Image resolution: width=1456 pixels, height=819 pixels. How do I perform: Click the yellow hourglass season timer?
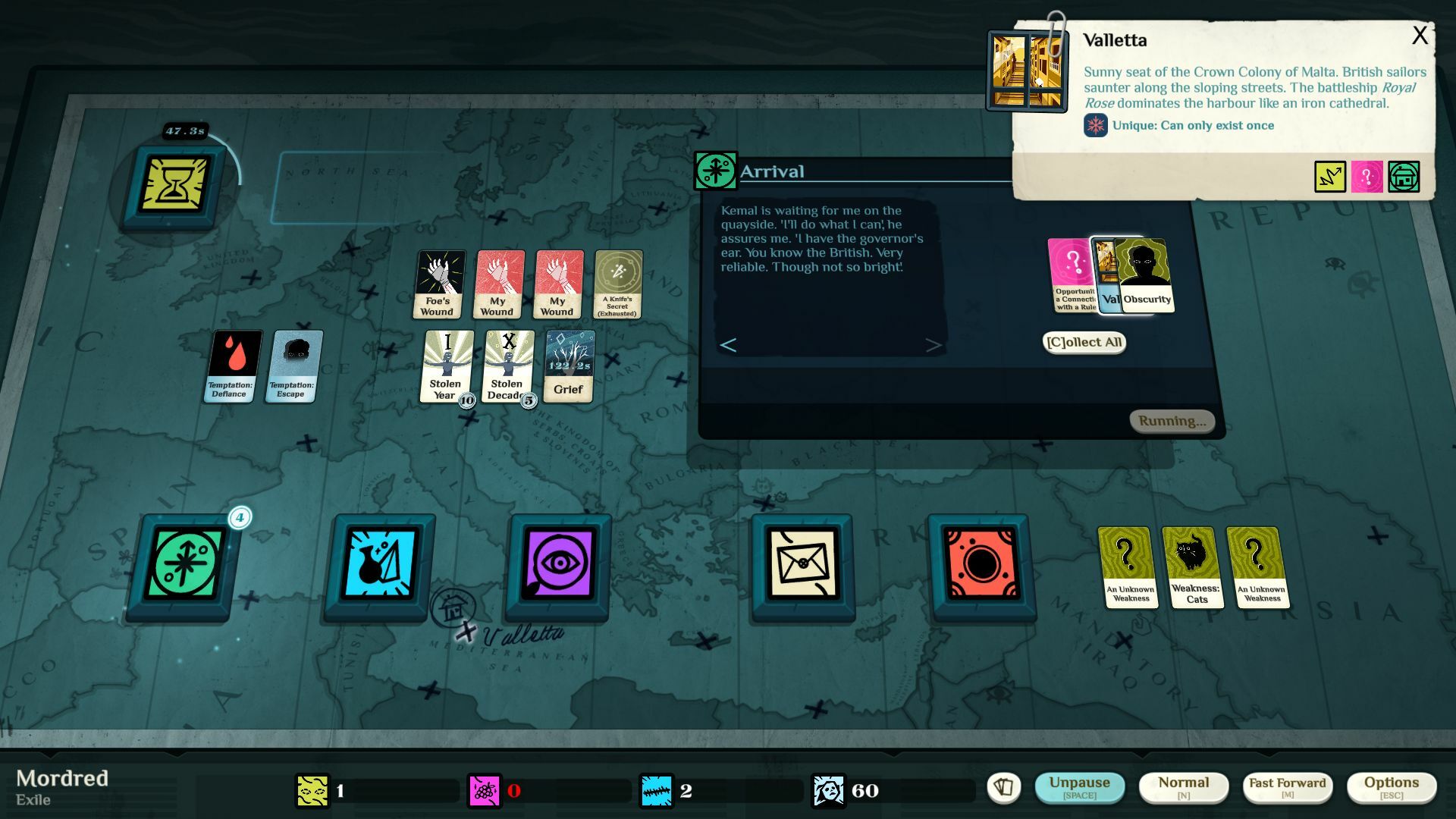coord(175,184)
